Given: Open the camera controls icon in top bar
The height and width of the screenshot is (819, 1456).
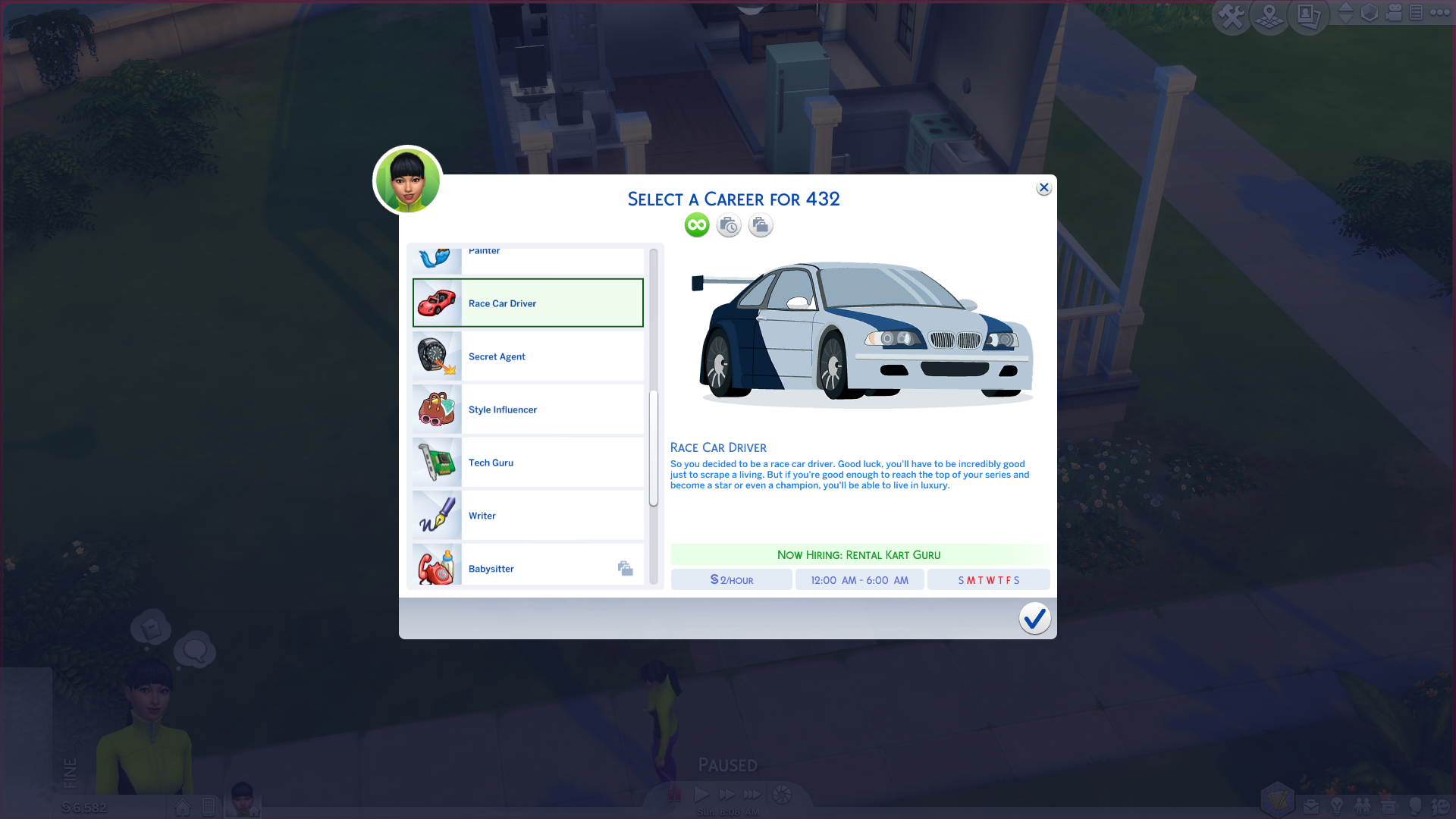Looking at the screenshot, I should click(x=1394, y=13).
